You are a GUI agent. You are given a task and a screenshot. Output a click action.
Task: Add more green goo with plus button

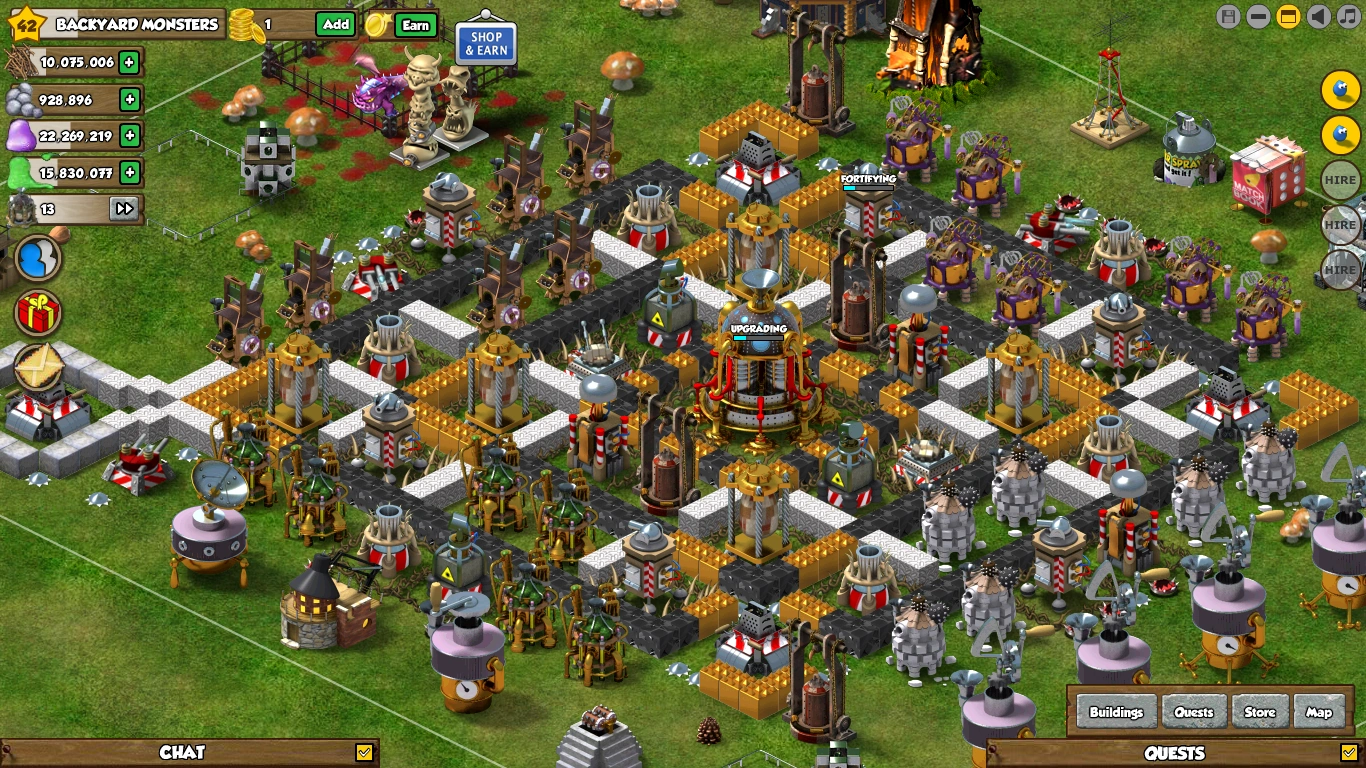coord(129,172)
